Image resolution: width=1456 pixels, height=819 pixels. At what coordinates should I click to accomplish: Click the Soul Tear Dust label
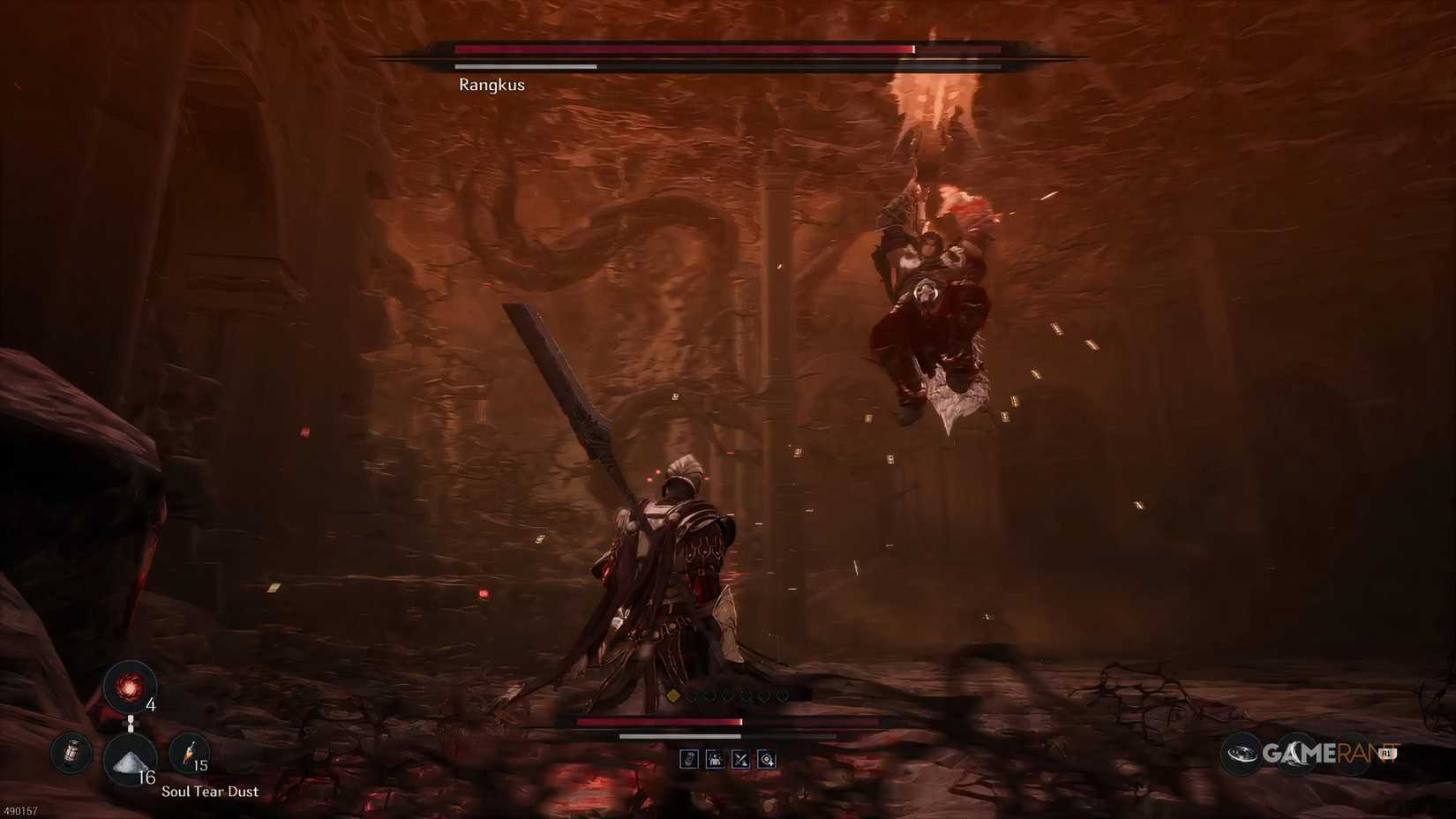(x=210, y=792)
